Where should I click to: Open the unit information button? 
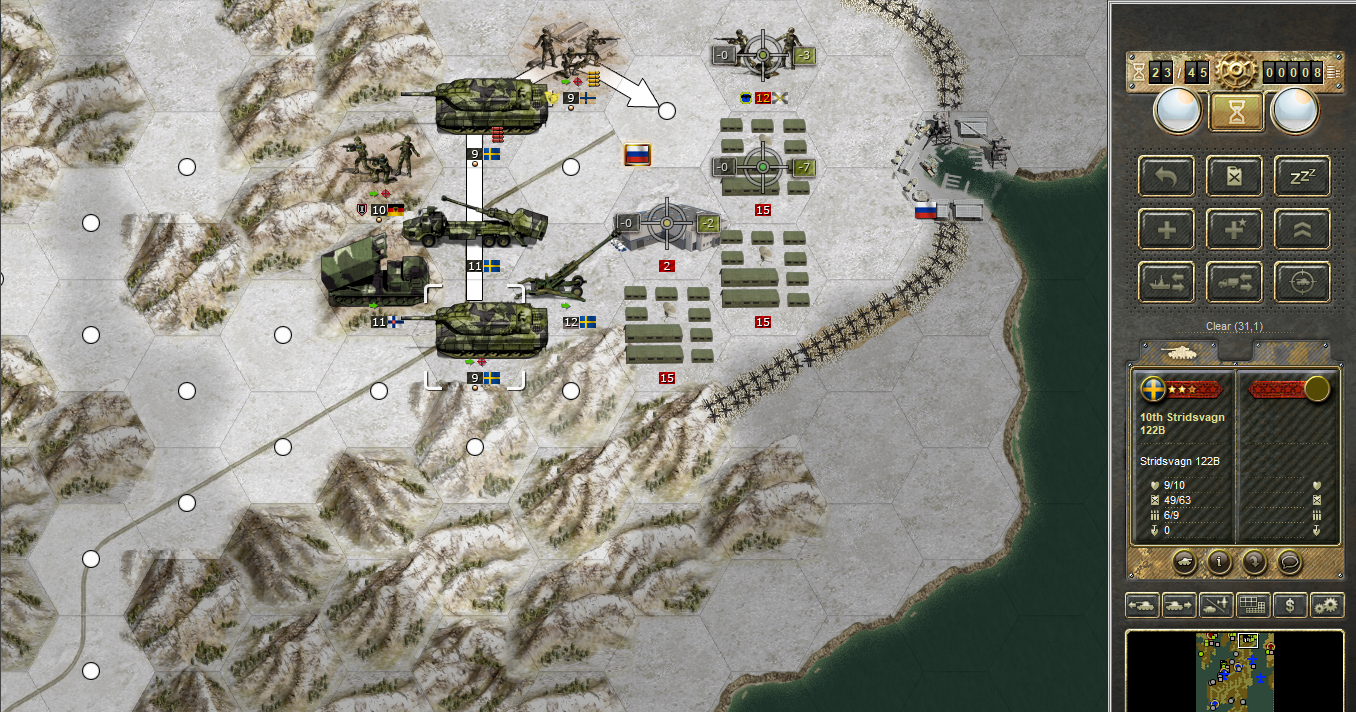[1218, 561]
